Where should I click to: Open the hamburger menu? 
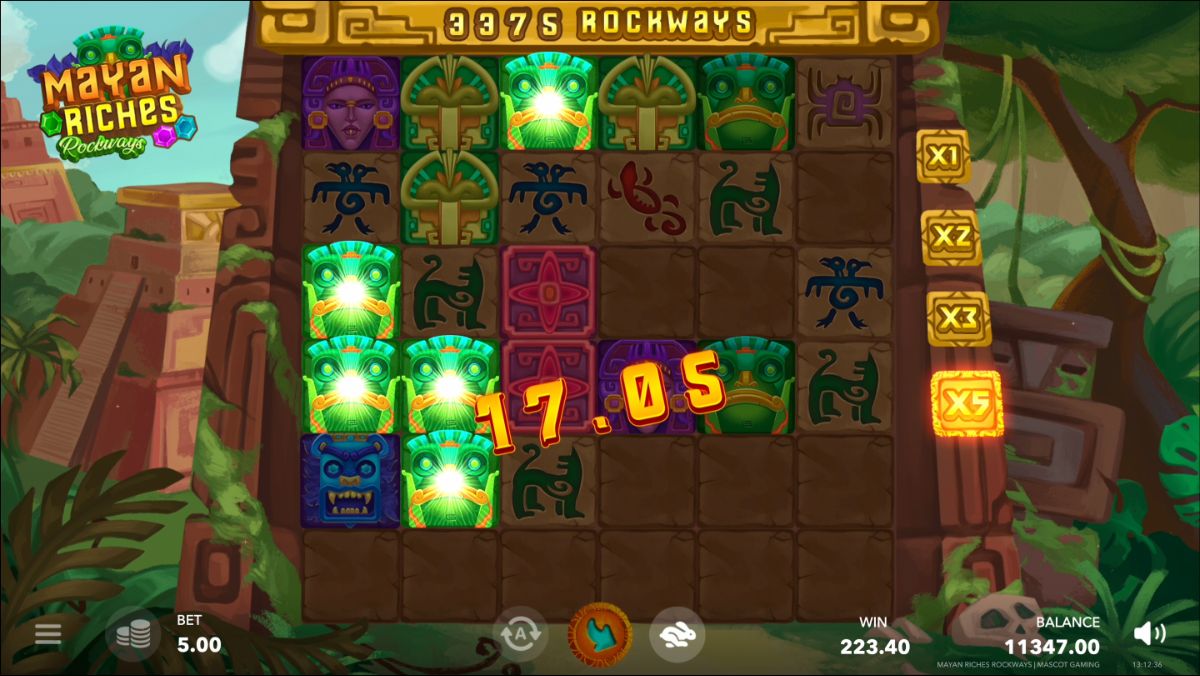48,633
